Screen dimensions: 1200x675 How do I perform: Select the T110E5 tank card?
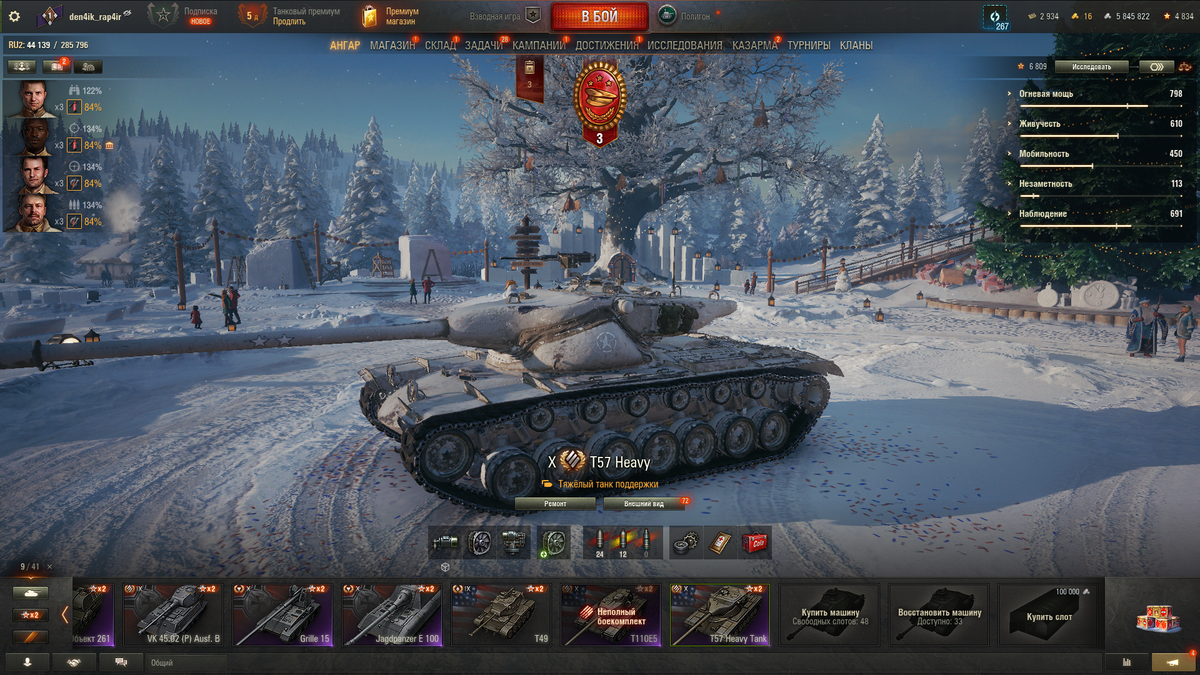coord(610,614)
